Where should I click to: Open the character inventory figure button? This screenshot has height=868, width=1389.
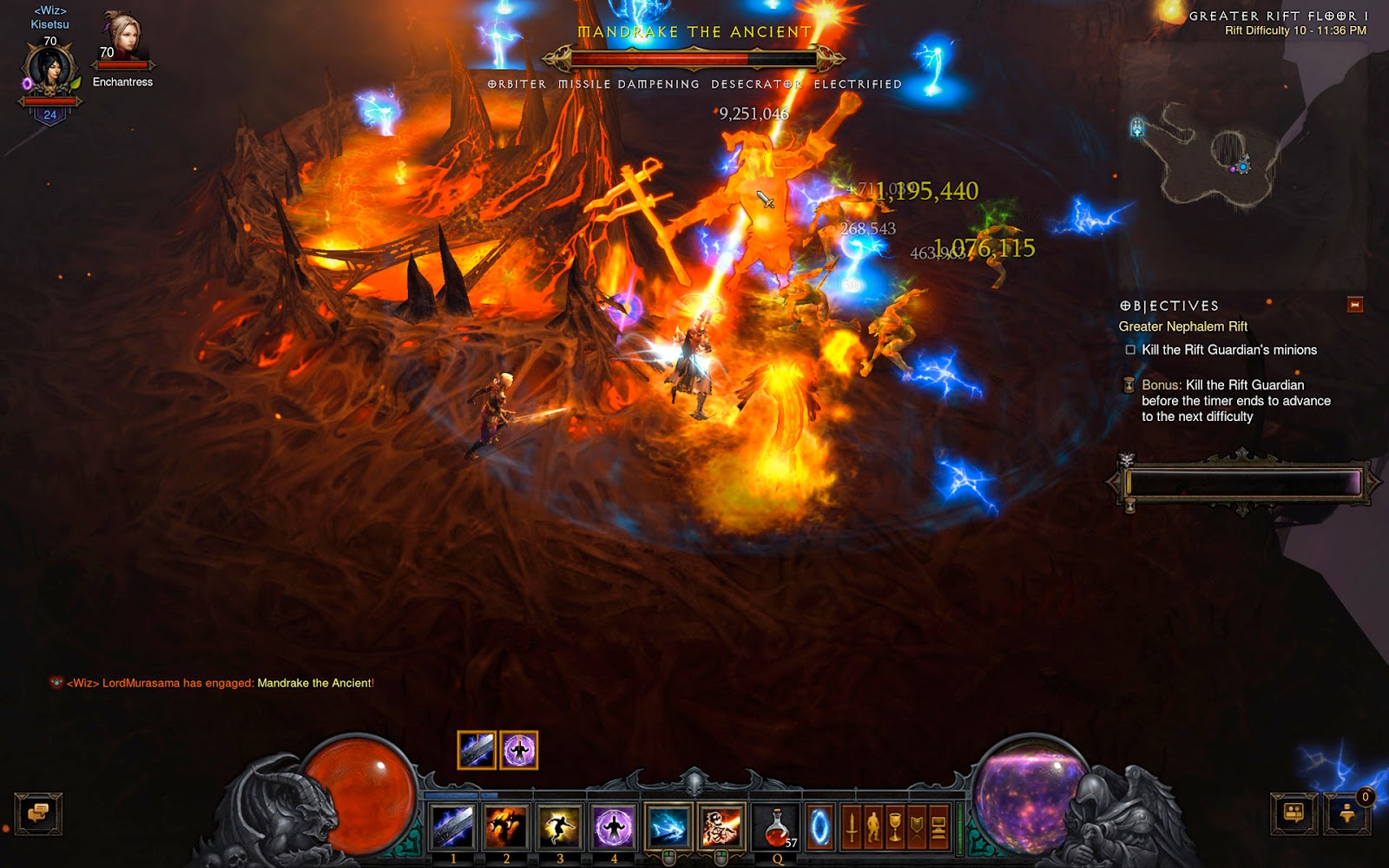click(x=873, y=828)
